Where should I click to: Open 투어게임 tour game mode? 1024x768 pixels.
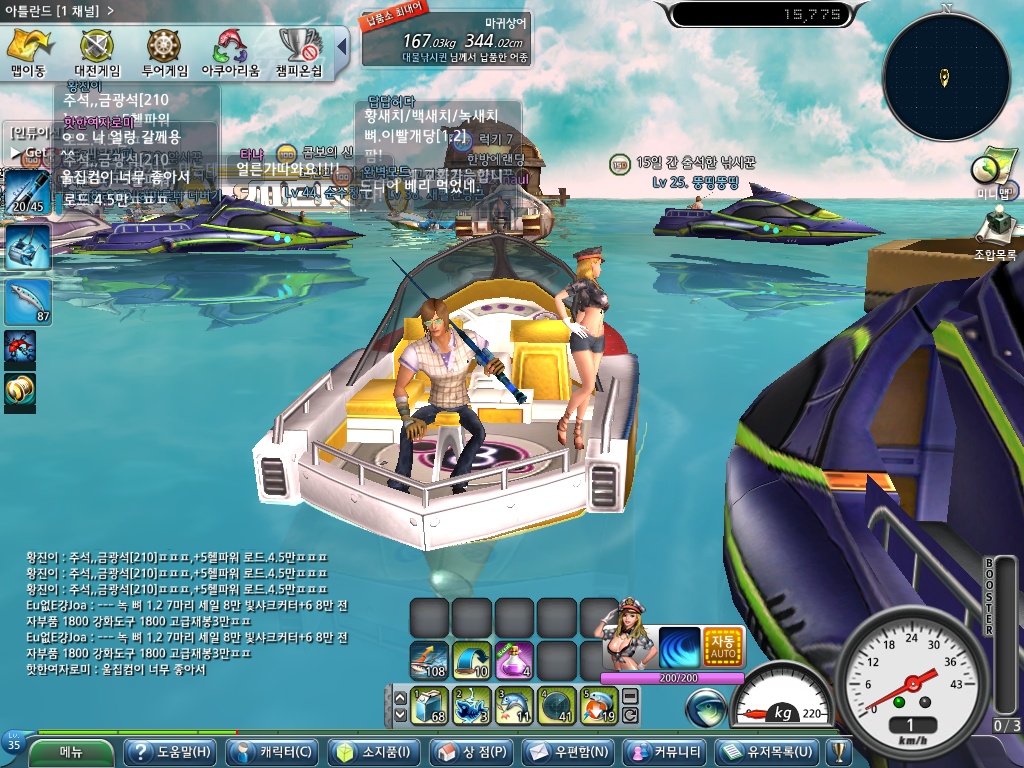tap(165, 52)
